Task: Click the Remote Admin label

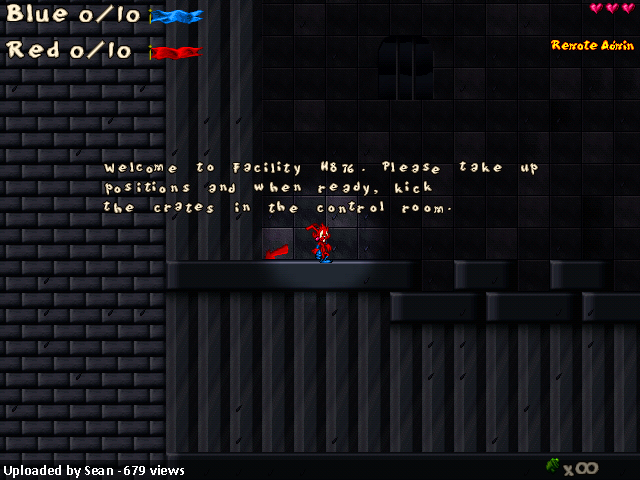Action: 592,45
